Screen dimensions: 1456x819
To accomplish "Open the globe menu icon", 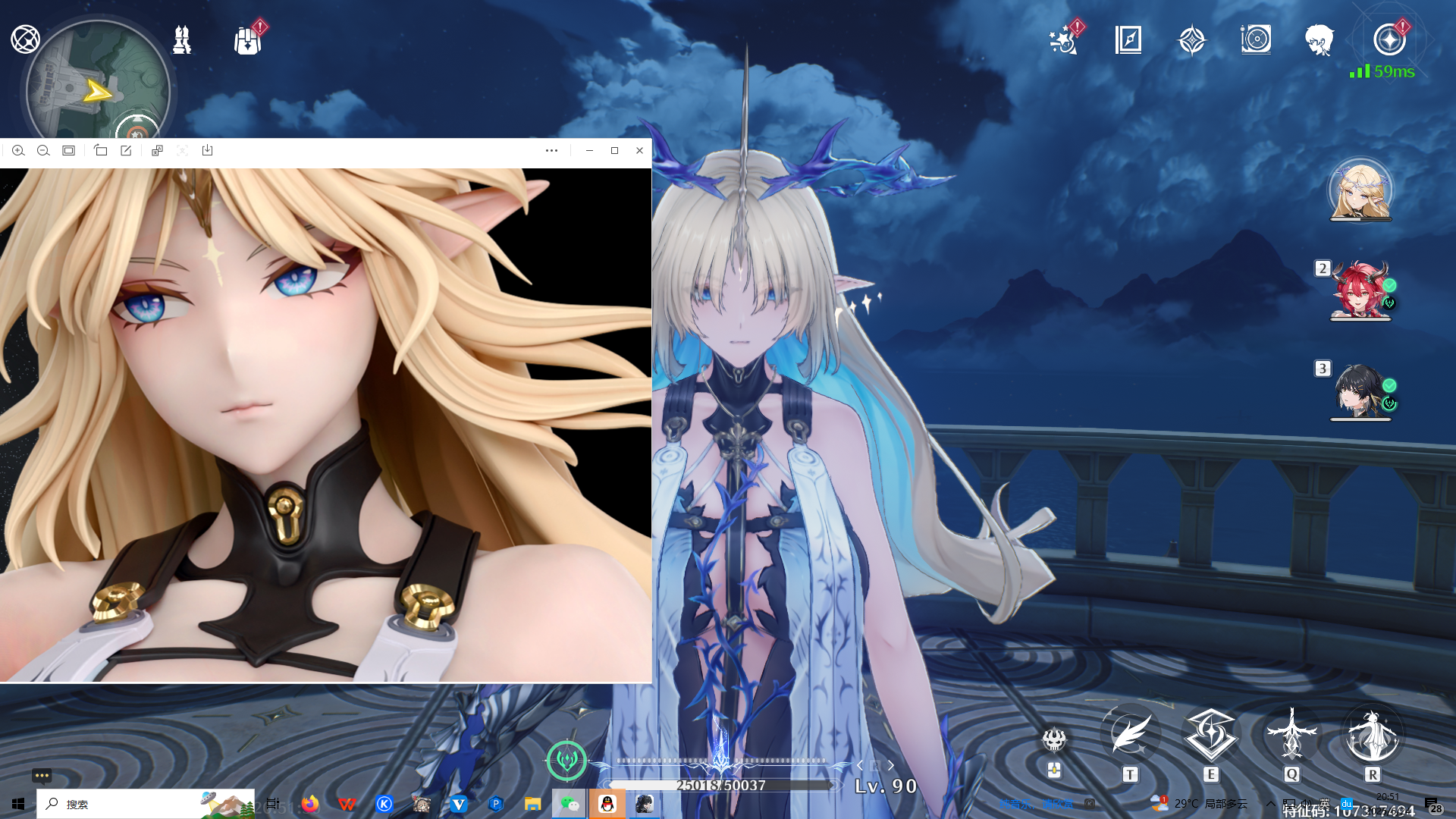I will [25, 39].
